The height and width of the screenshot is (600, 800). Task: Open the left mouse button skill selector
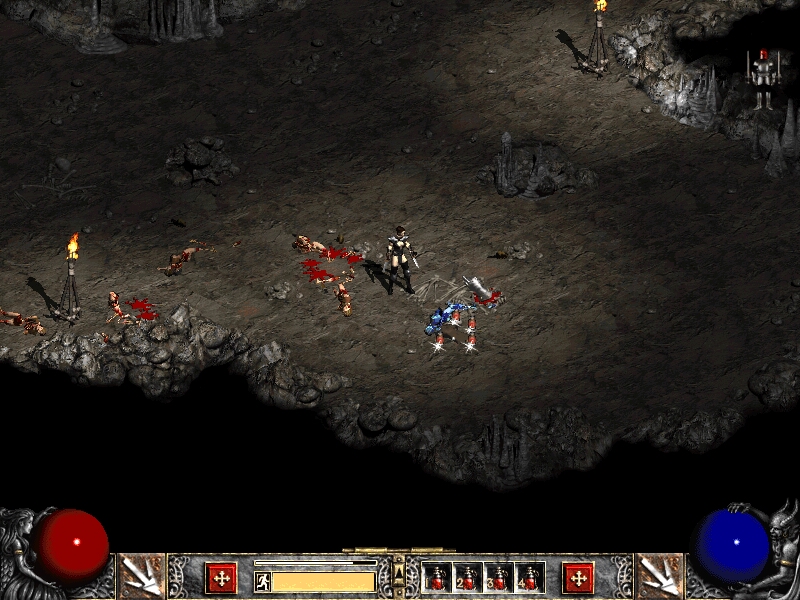(140, 575)
